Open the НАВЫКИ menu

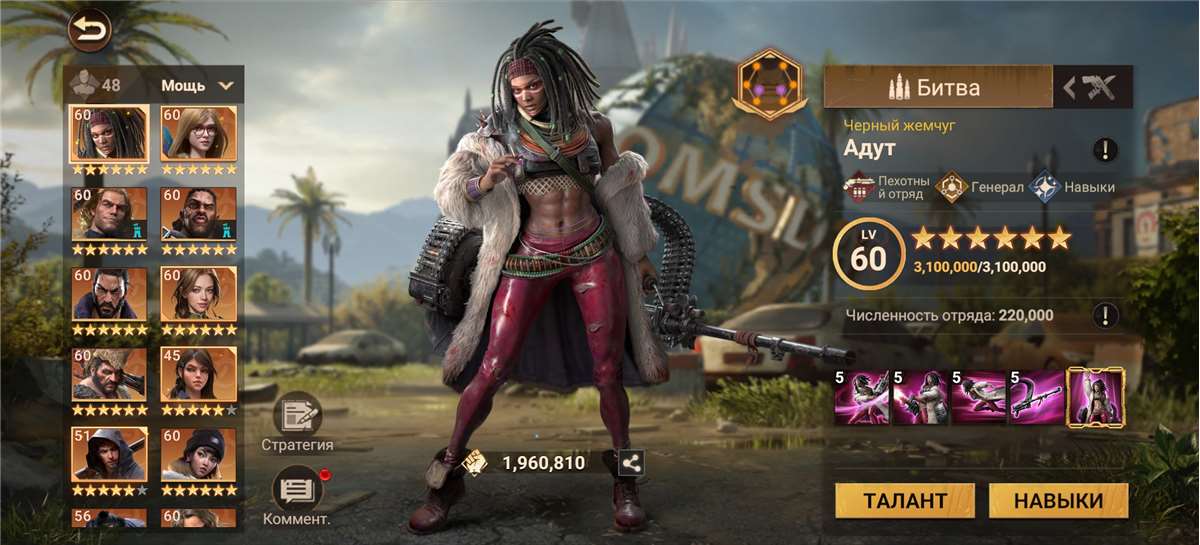(1058, 501)
